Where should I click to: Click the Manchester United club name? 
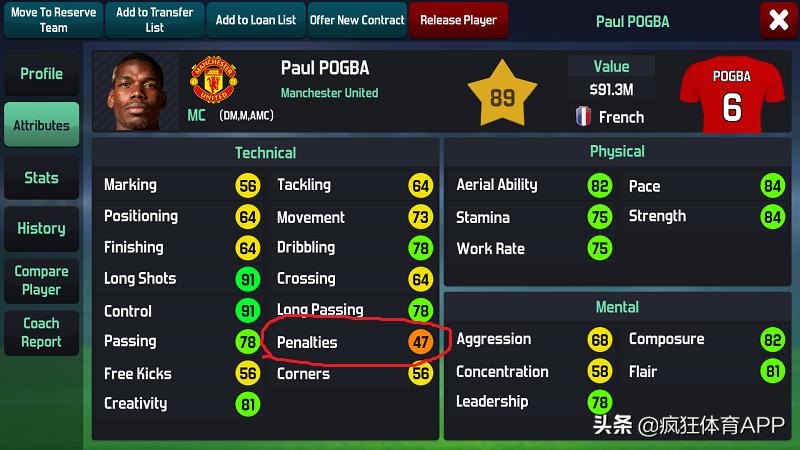coord(329,93)
